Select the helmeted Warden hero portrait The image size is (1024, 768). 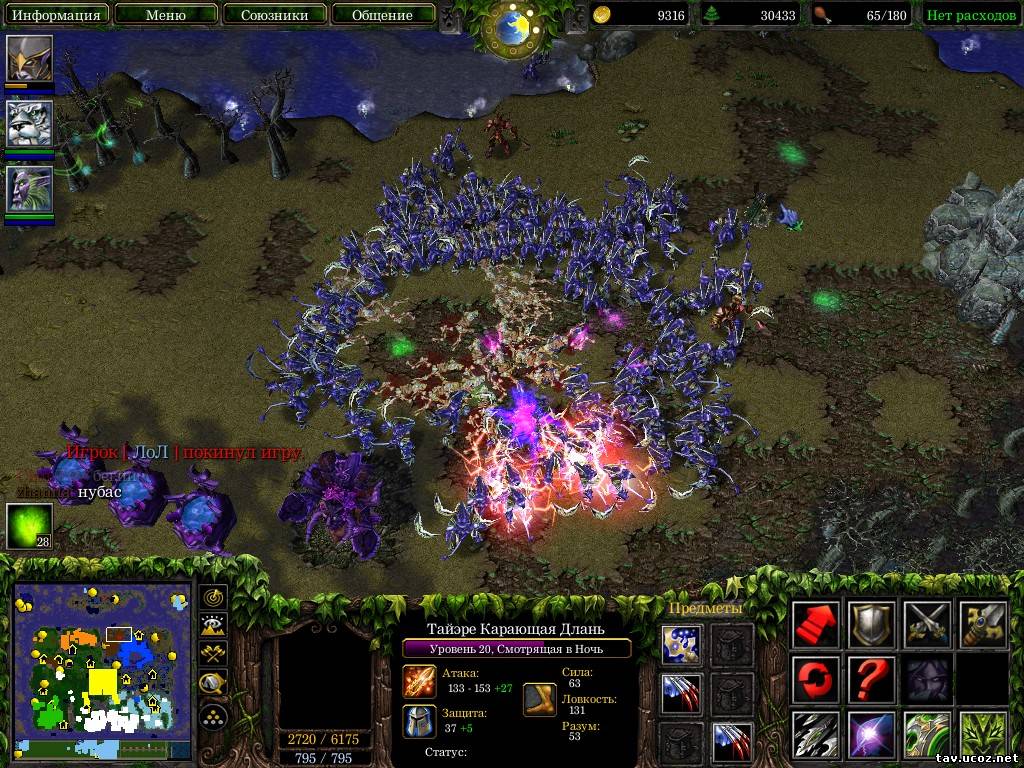coord(28,60)
